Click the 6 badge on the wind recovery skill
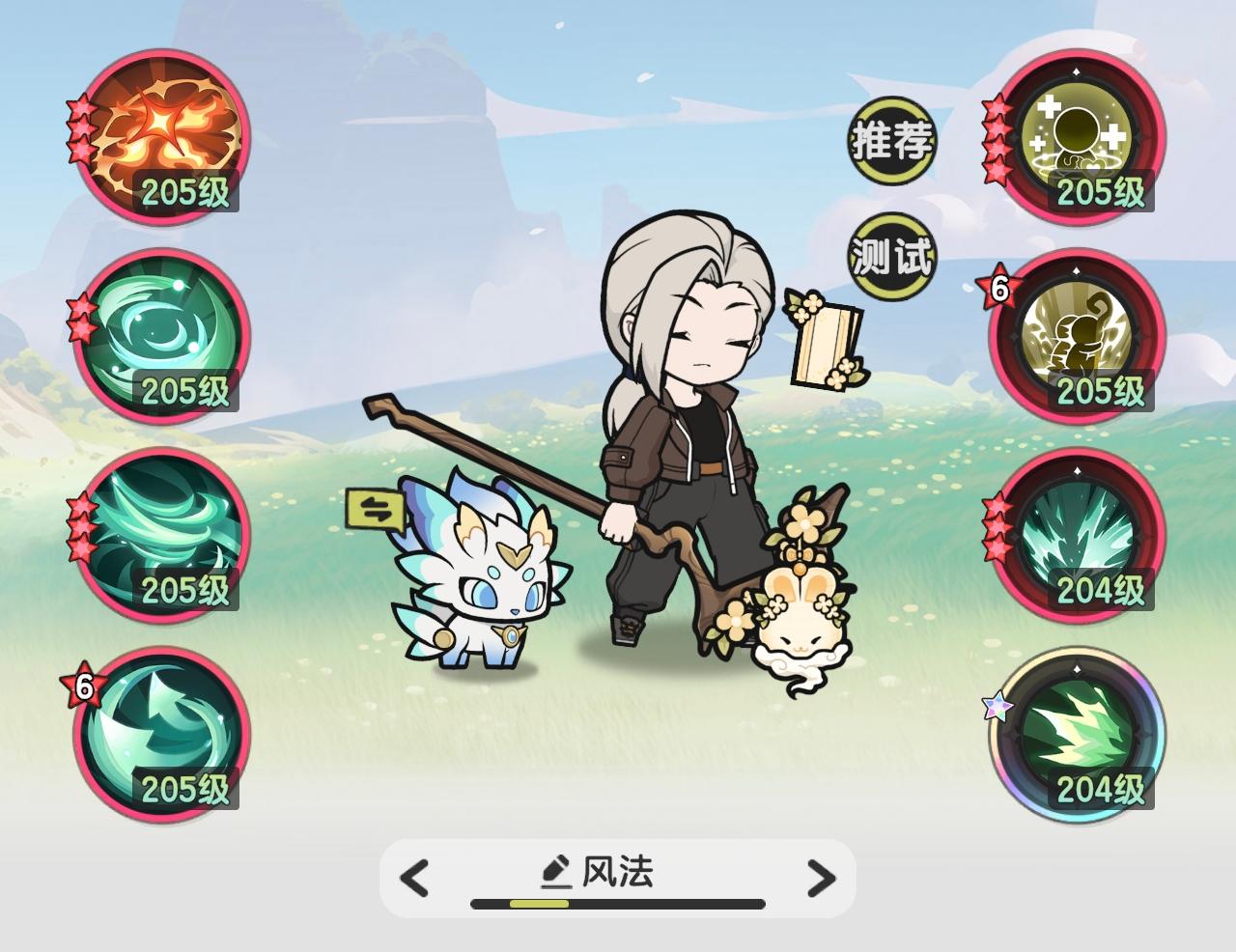 83,687
